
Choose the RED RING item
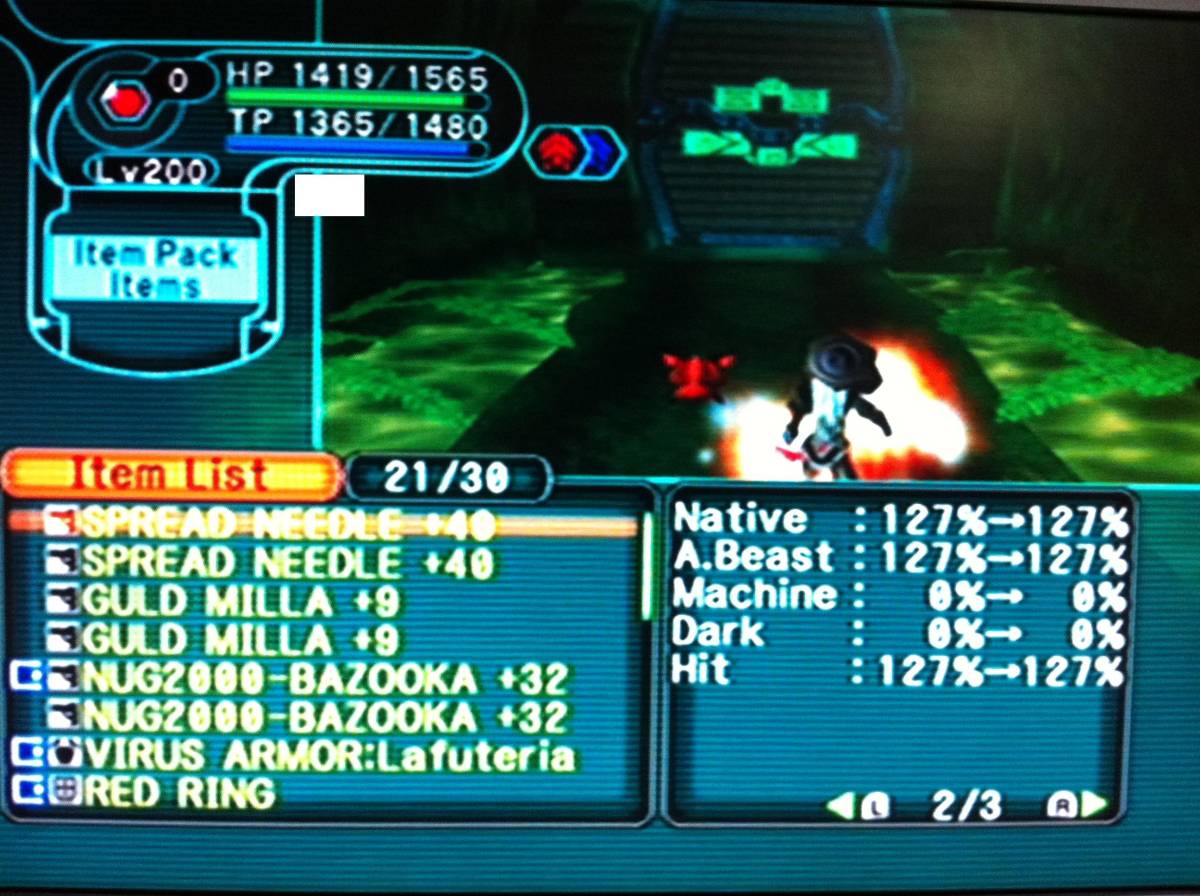180,793
